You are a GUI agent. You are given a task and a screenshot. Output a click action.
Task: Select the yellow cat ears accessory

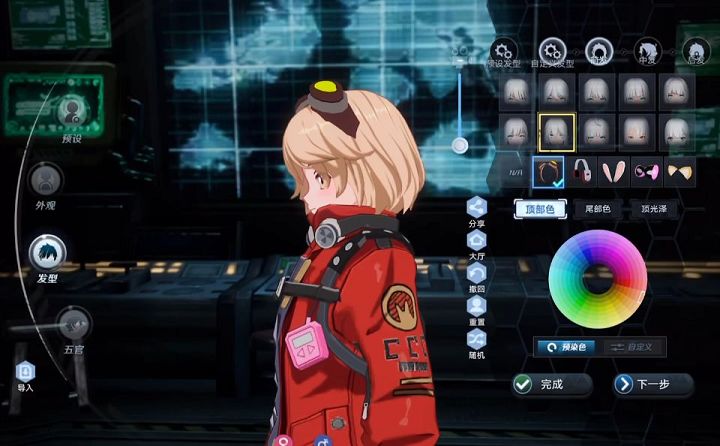pyautogui.click(x=679, y=172)
